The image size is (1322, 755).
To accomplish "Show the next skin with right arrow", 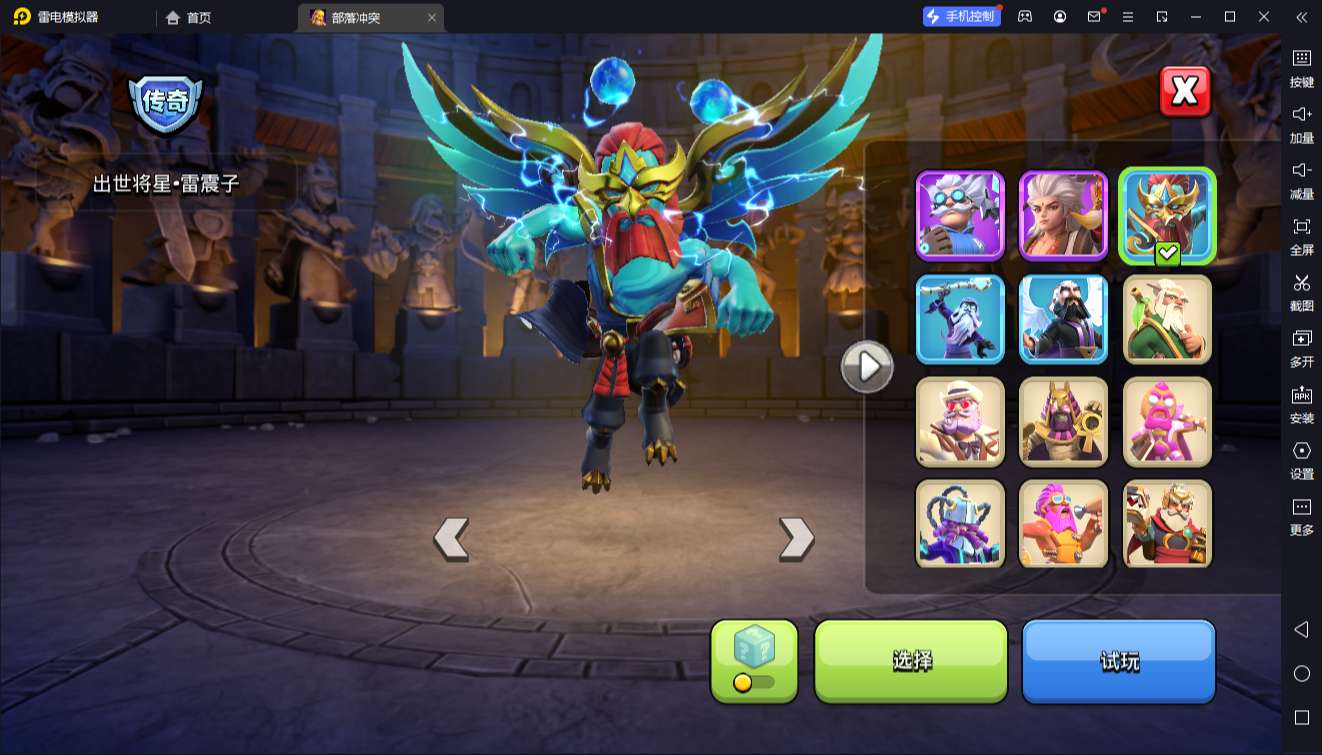I will click(x=796, y=538).
